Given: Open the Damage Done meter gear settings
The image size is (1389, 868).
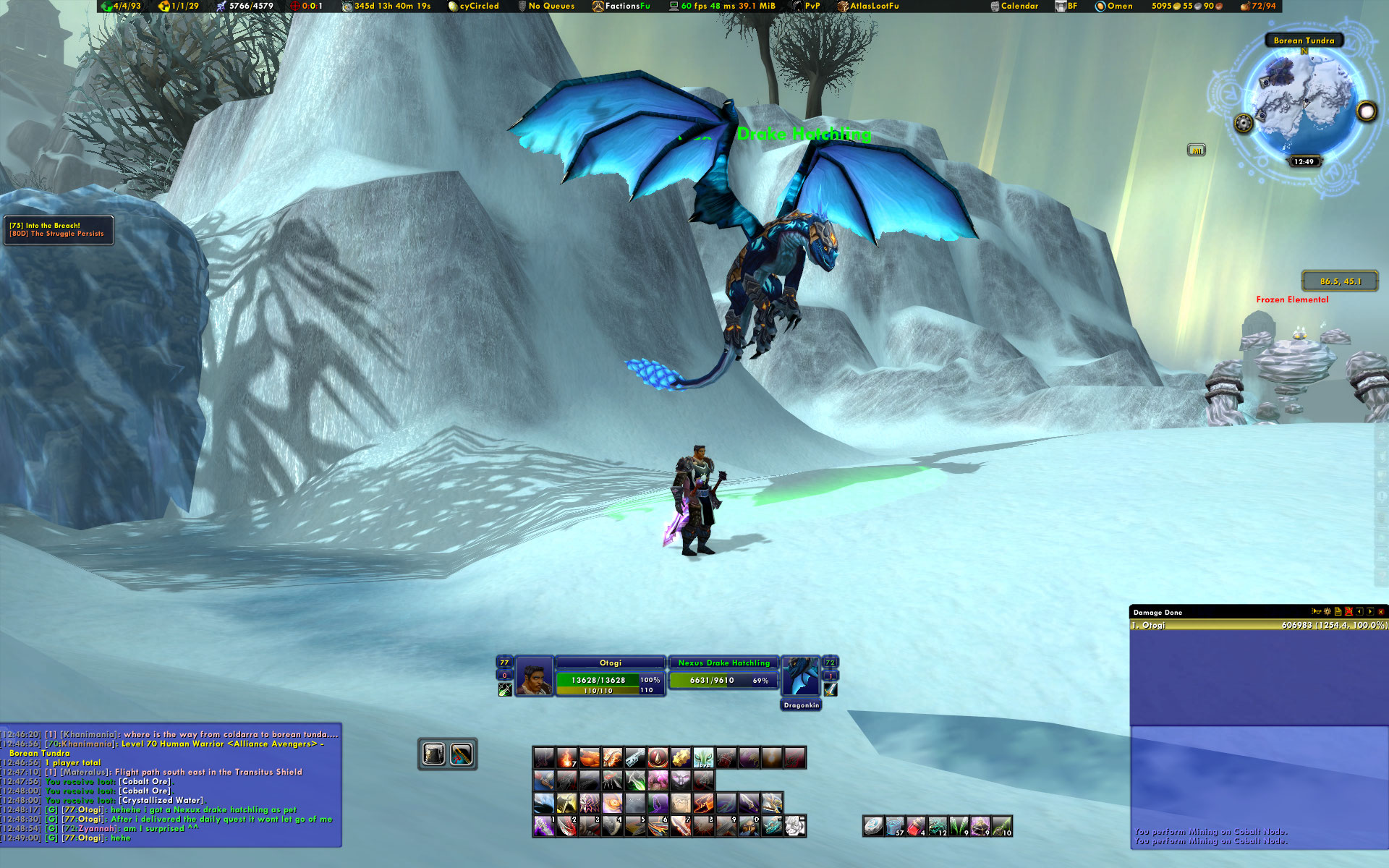Looking at the screenshot, I should click(1327, 612).
